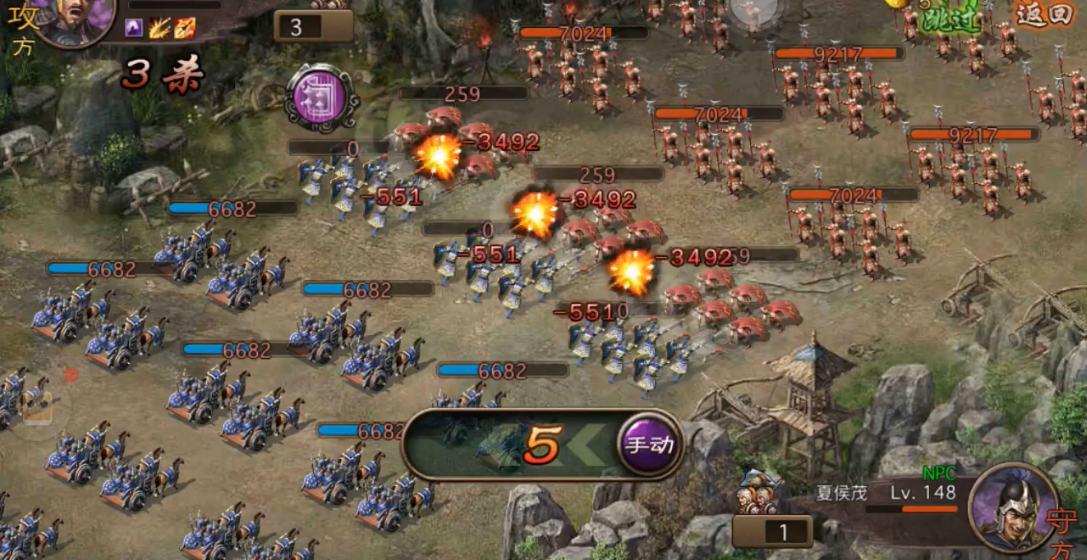Toggle the purple 手动 manual control button

[x=649, y=444]
